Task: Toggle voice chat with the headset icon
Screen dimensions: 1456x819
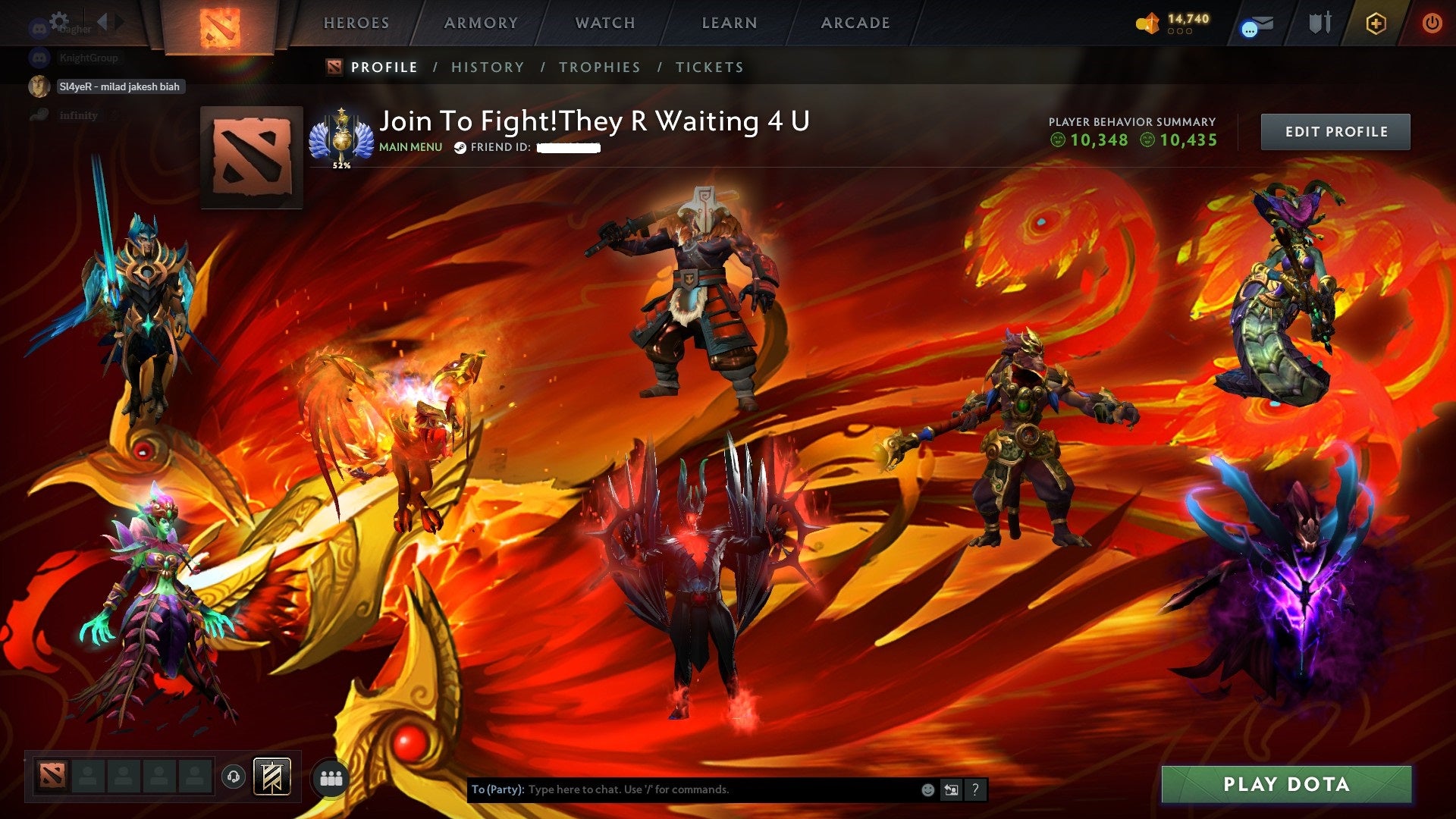Action: click(x=234, y=777)
